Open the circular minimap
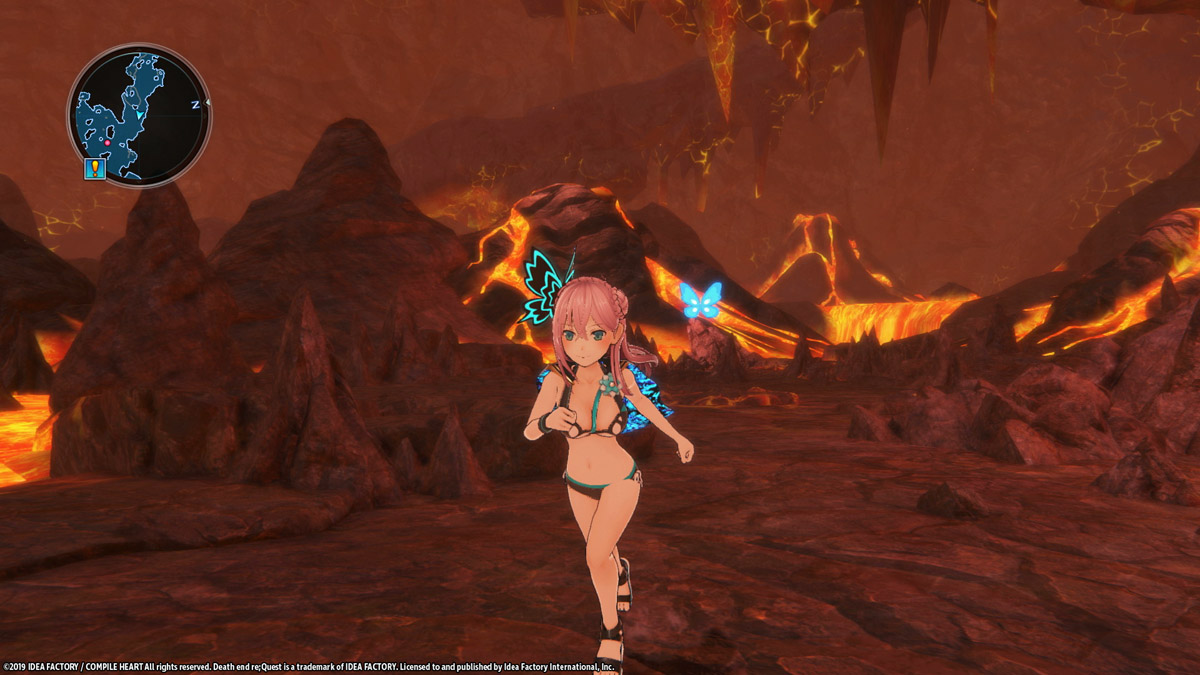 139,115
